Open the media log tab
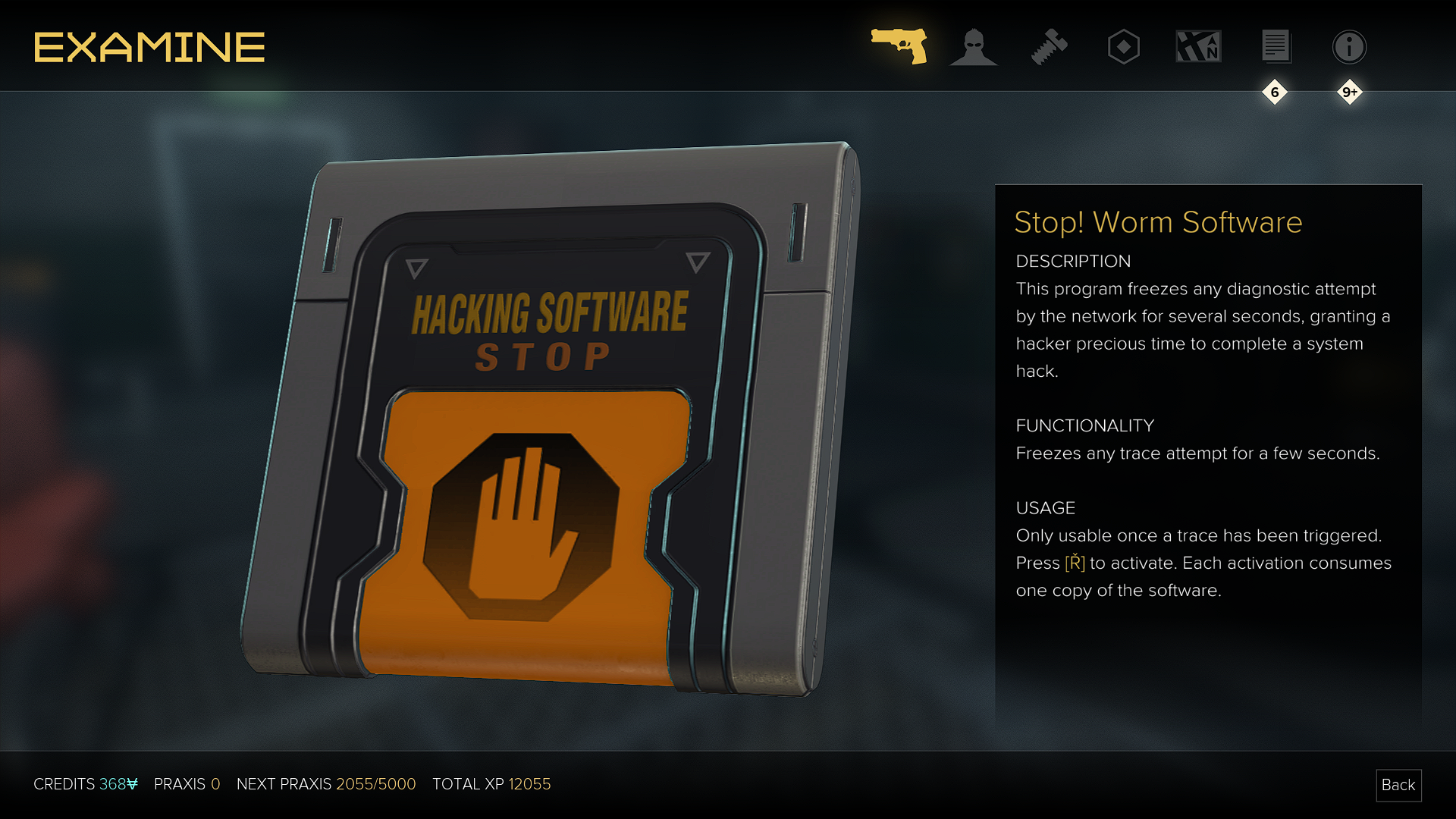 point(1198,47)
